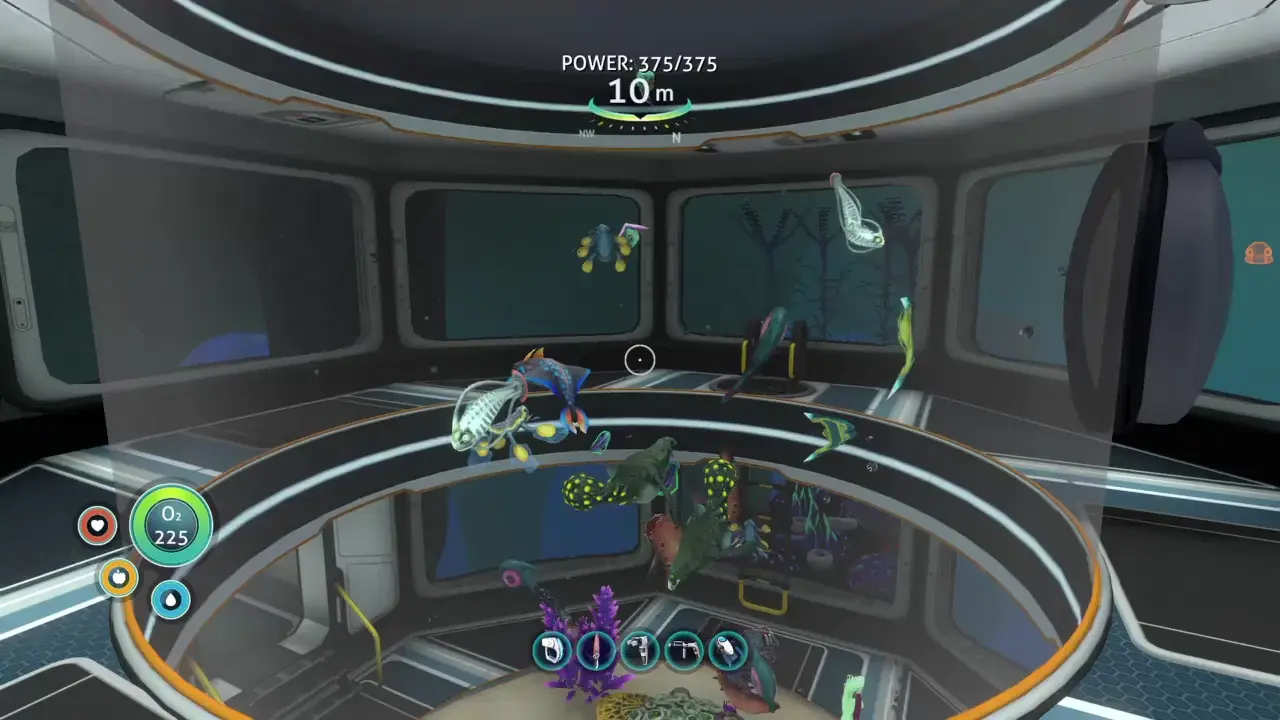Click the orange food status icon
The width and height of the screenshot is (1280, 720).
118,578
